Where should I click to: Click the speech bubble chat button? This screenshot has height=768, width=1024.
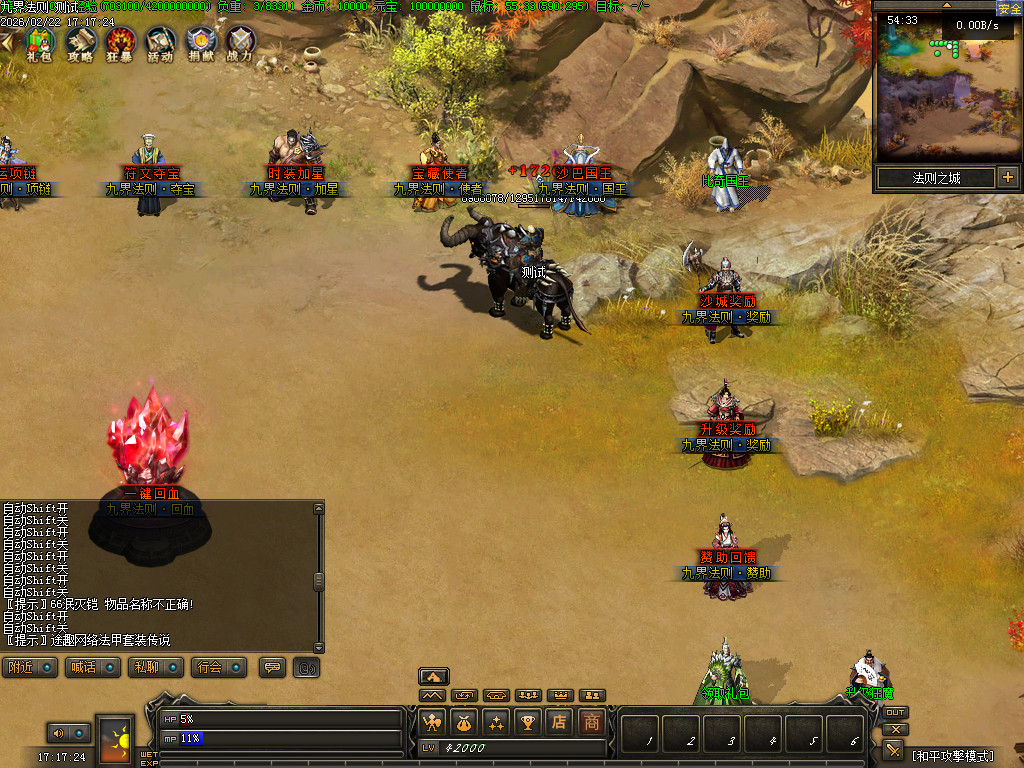tap(271, 667)
